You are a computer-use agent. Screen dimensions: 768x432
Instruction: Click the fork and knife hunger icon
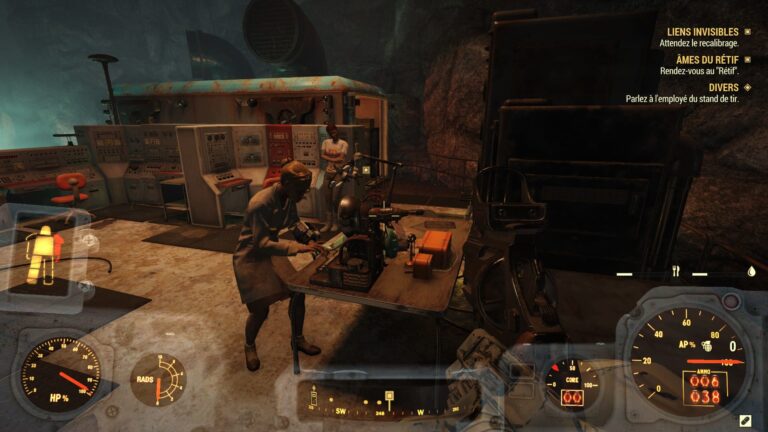675,271
